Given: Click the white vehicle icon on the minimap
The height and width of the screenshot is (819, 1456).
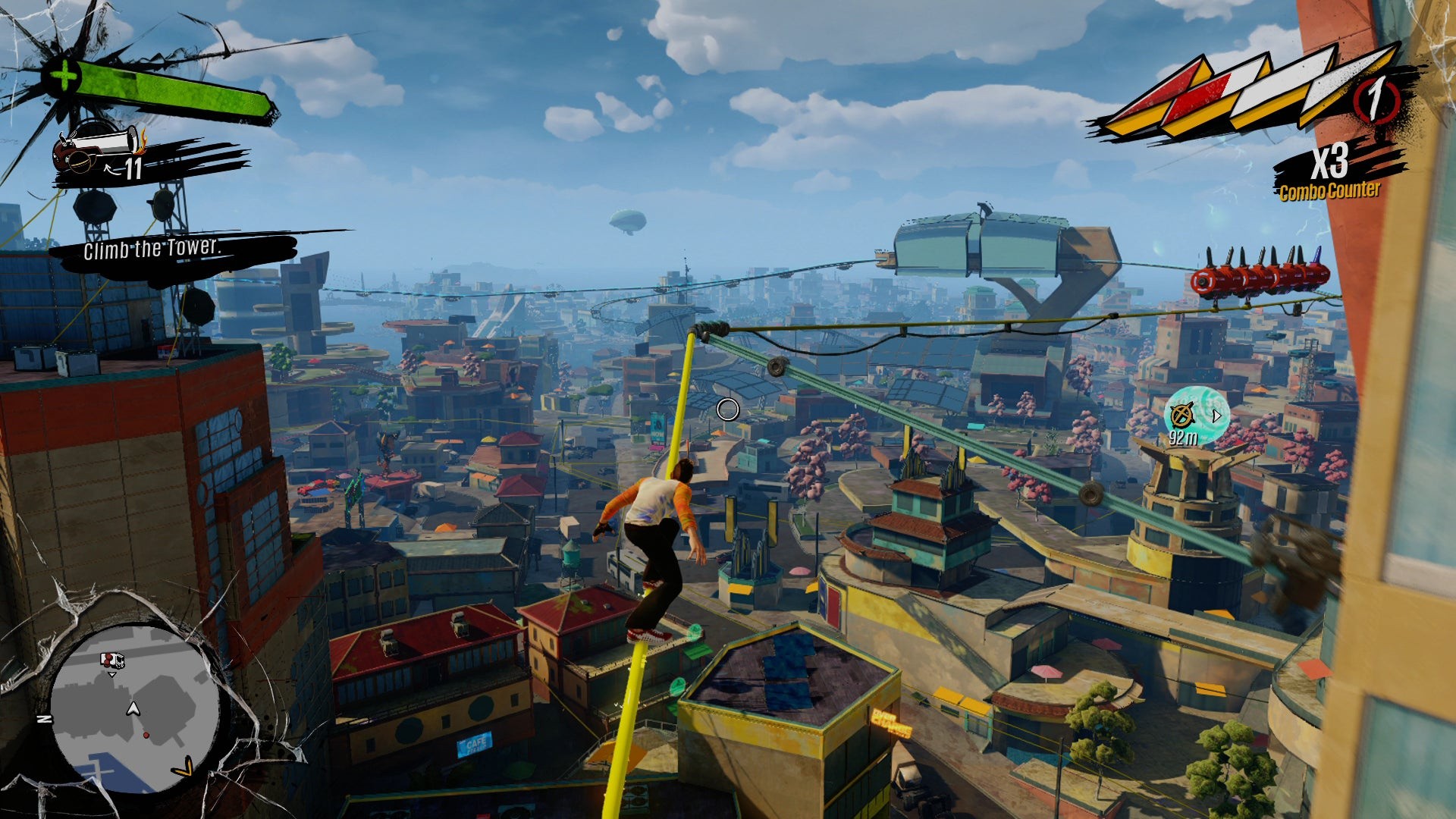Looking at the screenshot, I should pos(112,660).
